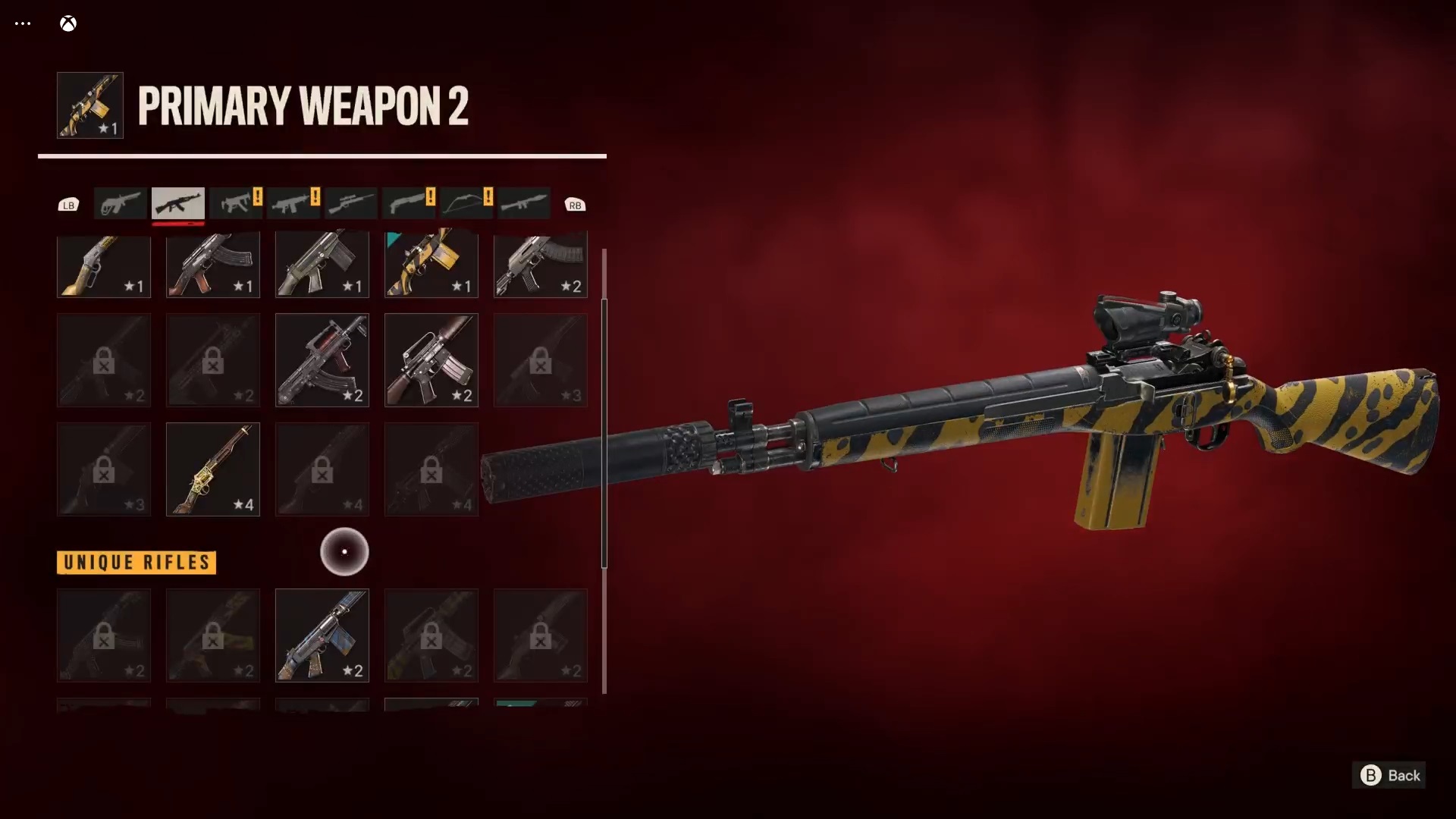Choose the gold lever-action rifle slot
Image resolution: width=1456 pixels, height=819 pixels.
104,265
